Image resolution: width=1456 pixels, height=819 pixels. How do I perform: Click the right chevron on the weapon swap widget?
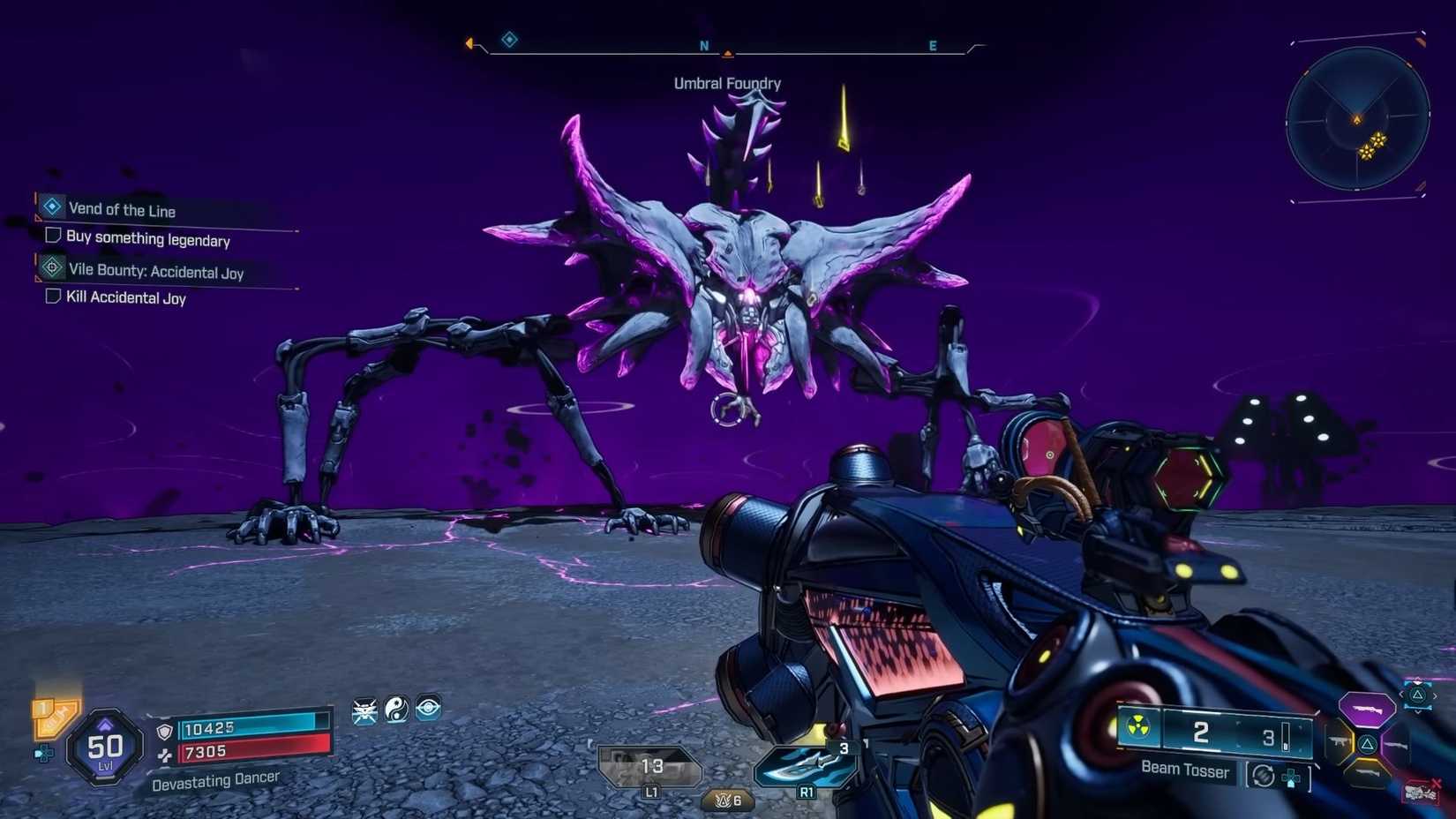click(1436, 695)
